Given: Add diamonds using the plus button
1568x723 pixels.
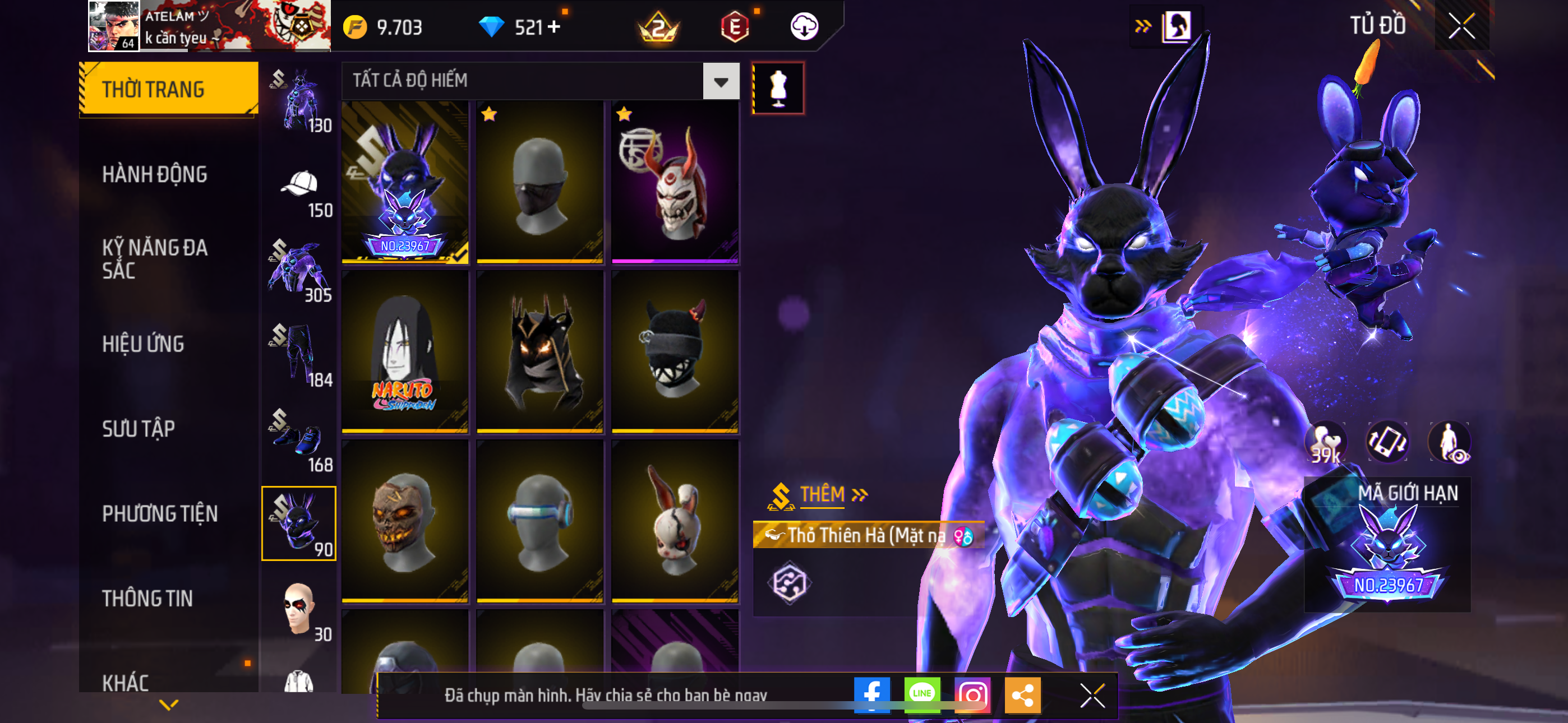Looking at the screenshot, I should point(554,27).
